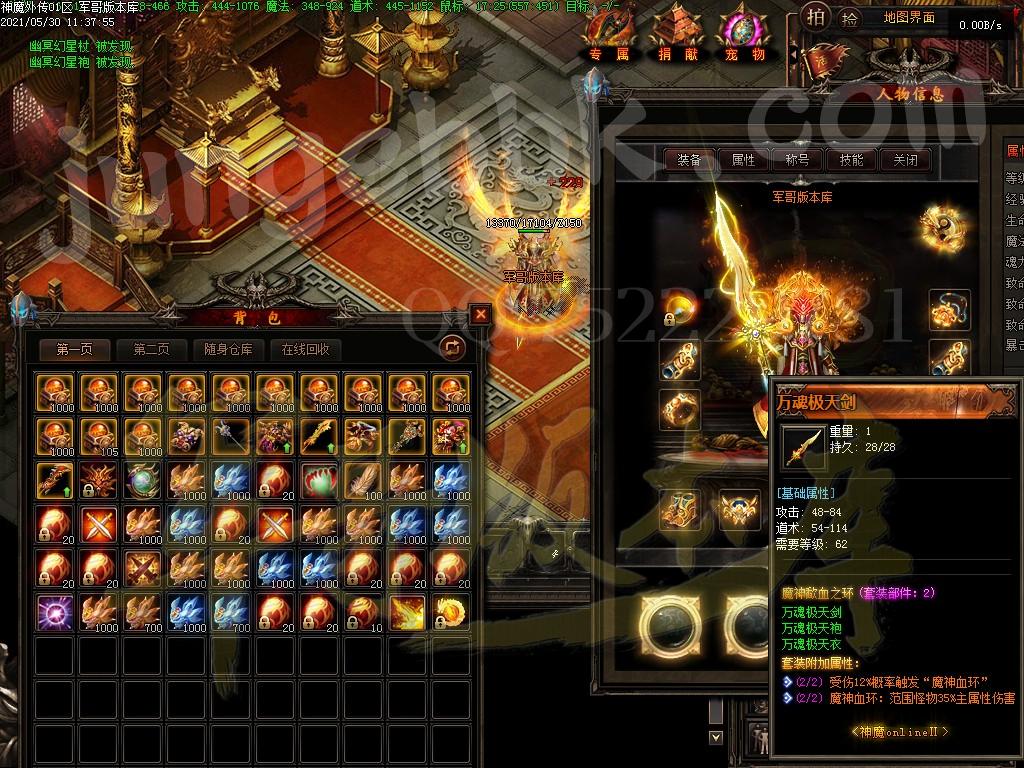Click the 拍 auction round button
This screenshot has width=1024, height=768.
[x=816, y=17]
